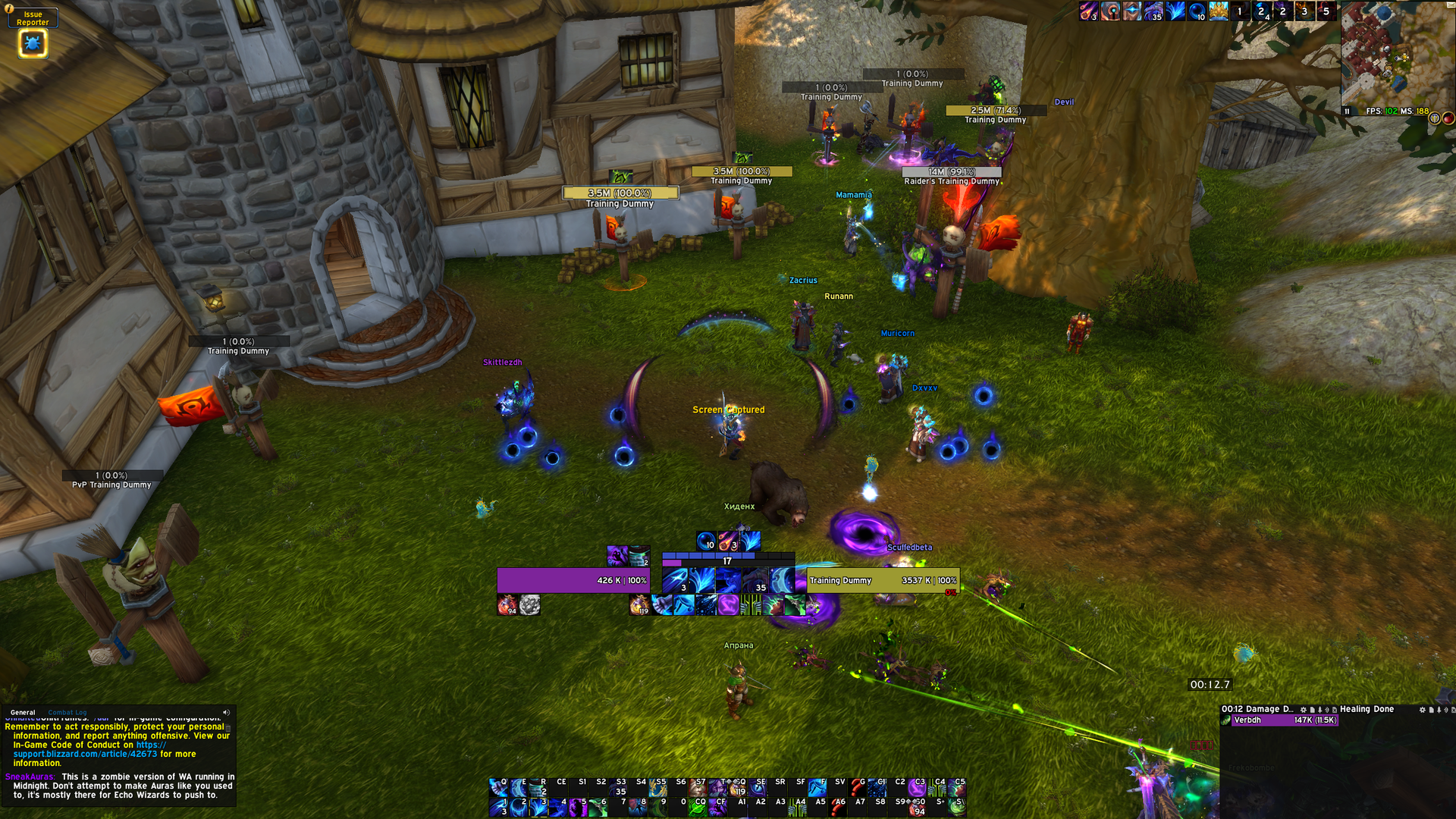Toggle the chat volume speaker icon

226,713
